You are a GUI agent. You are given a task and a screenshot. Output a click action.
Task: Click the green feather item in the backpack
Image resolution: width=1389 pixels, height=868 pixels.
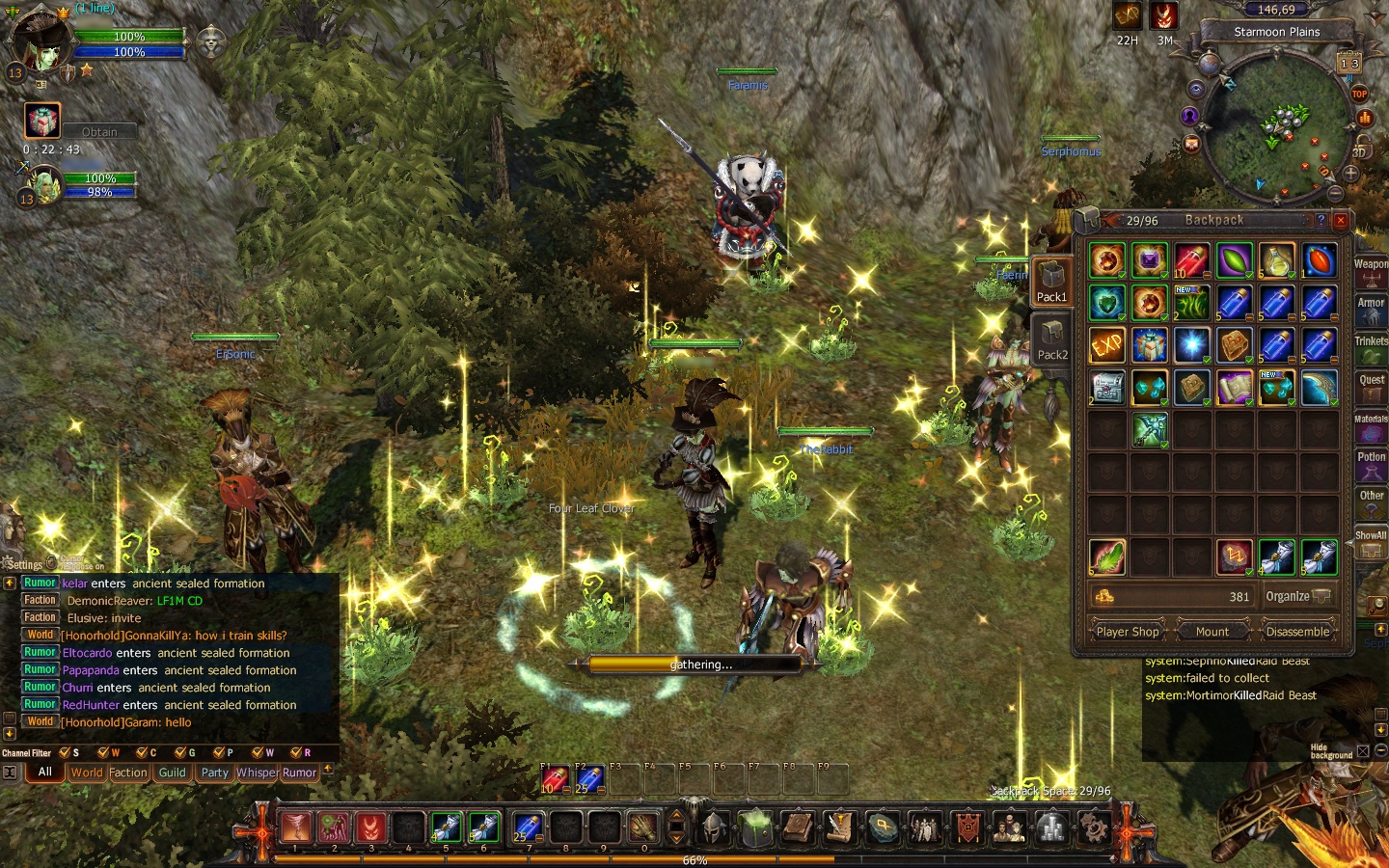[x=1107, y=556]
